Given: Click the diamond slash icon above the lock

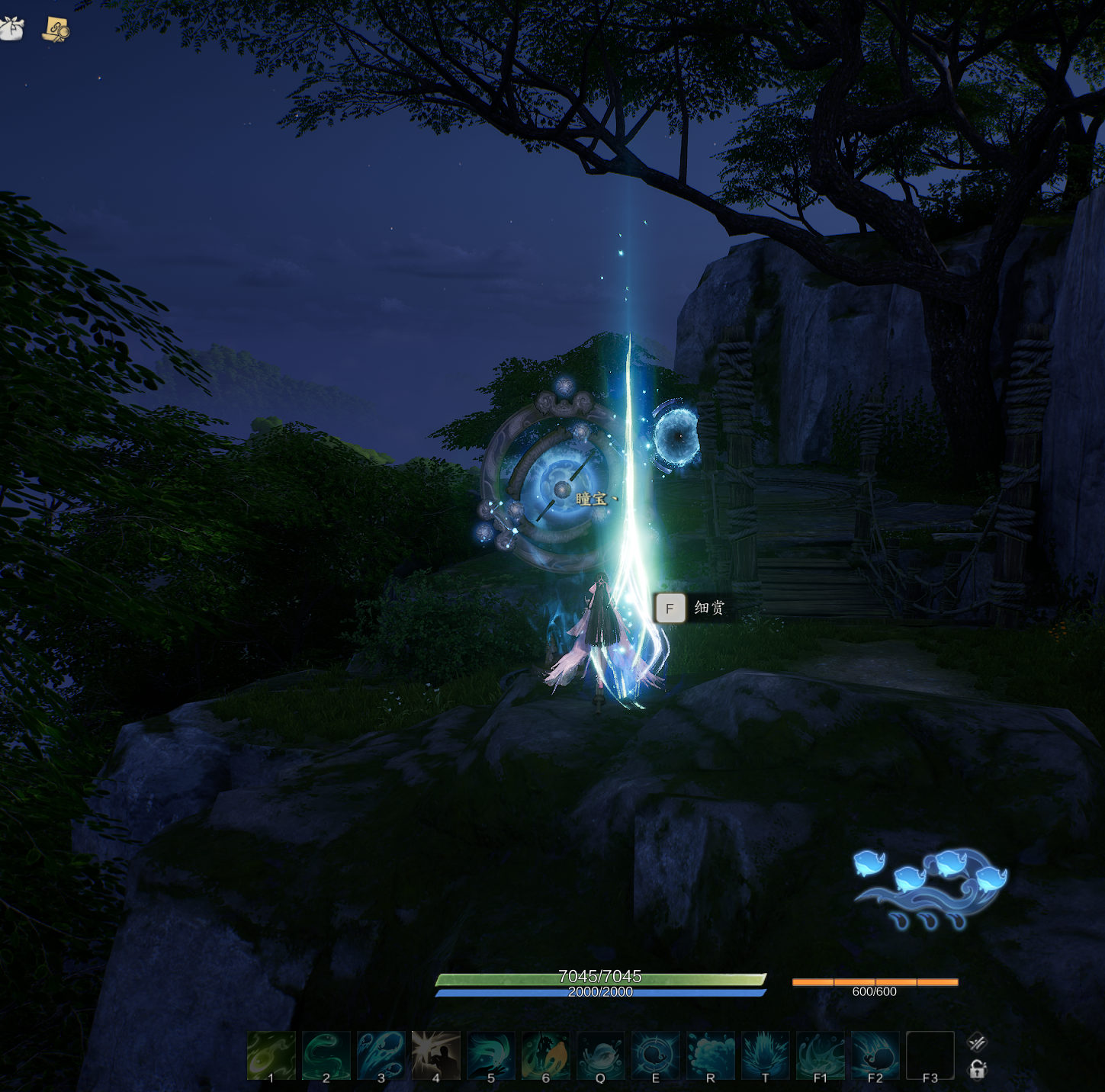Looking at the screenshot, I should [x=977, y=1042].
